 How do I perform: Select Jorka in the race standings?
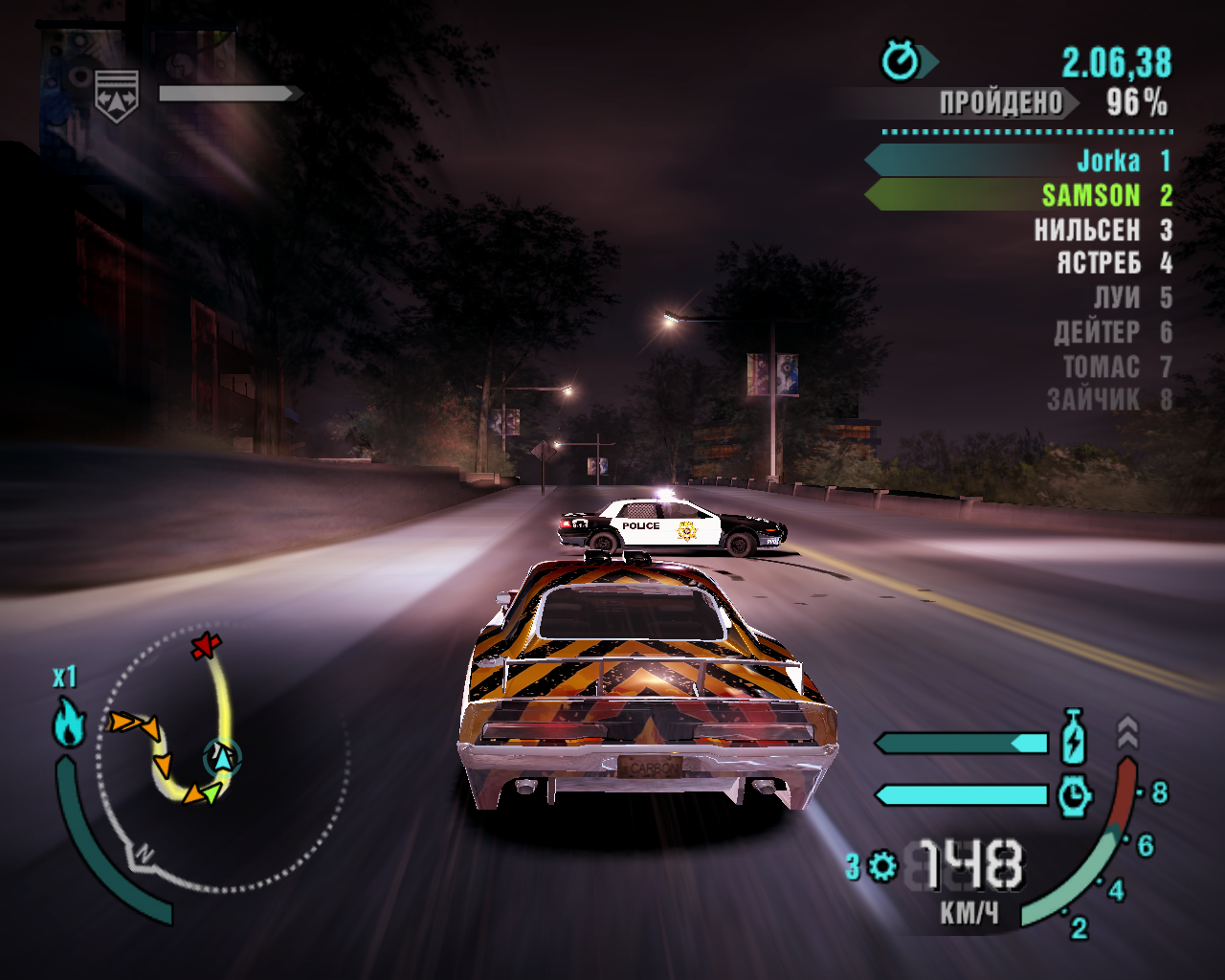1108,161
